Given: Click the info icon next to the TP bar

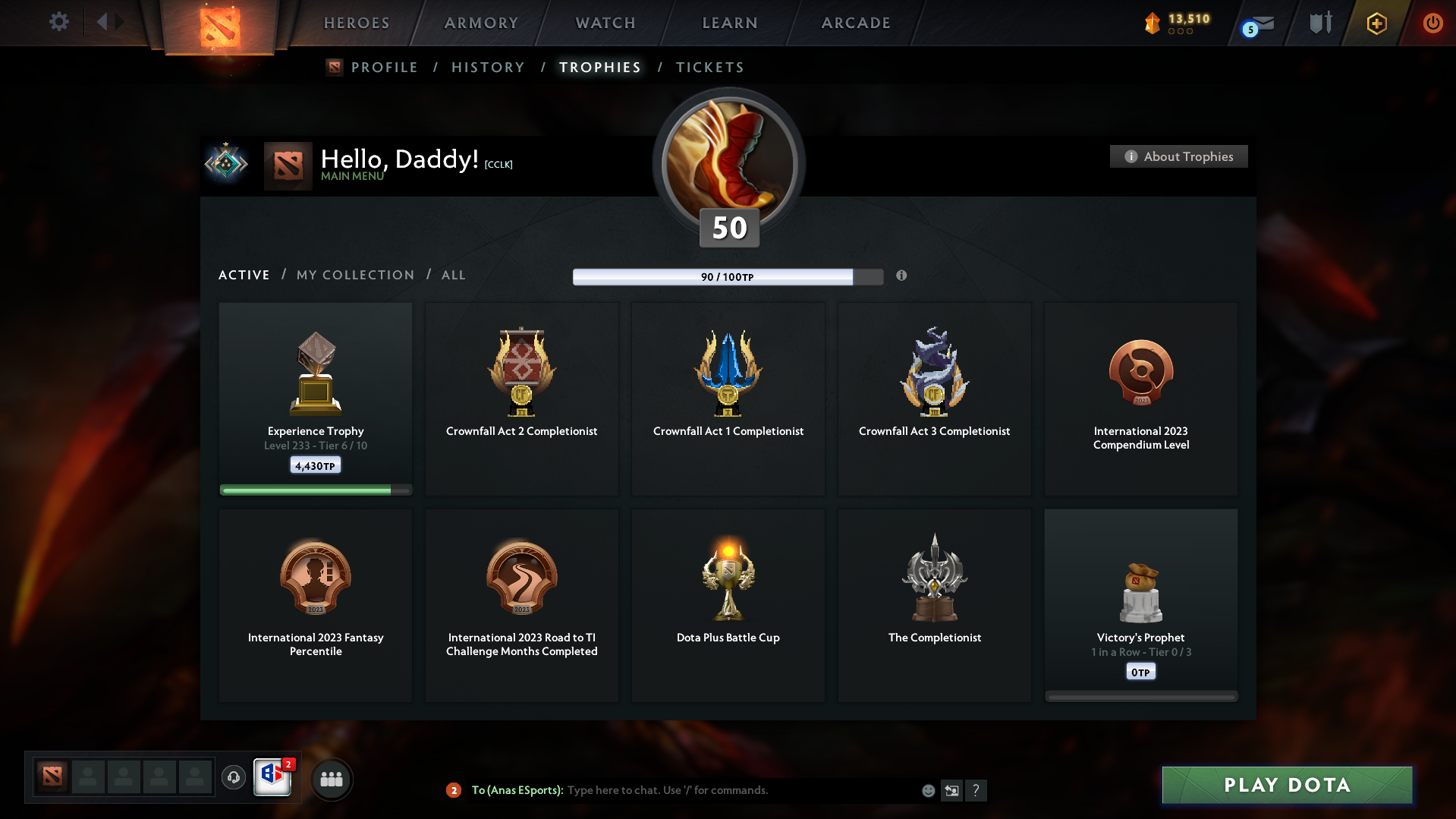Looking at the screenshot, I should coord(902,276).
